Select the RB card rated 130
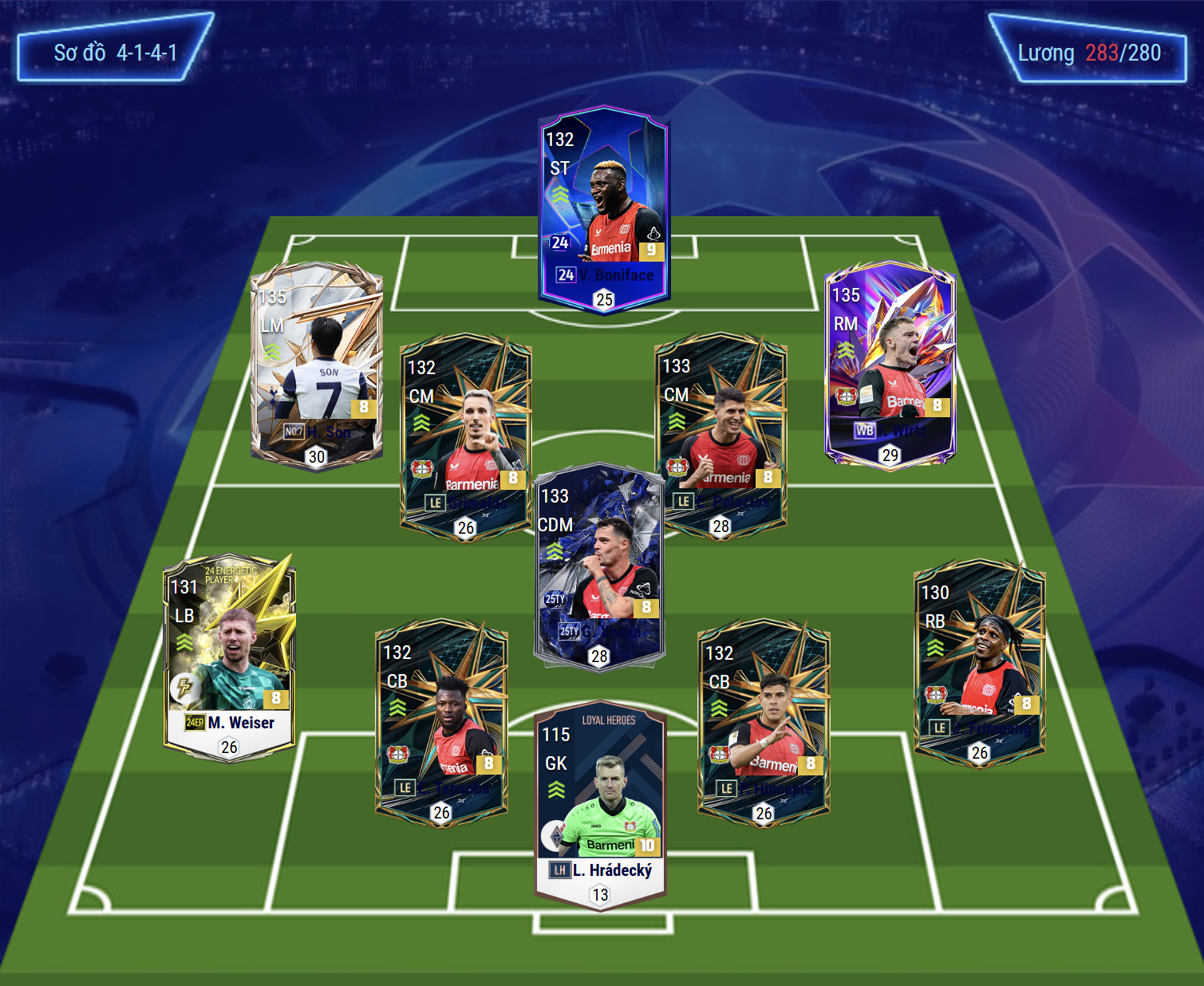Image resolution: width=1204 pixels, height=986 pixels. click(x=979, y=662)
